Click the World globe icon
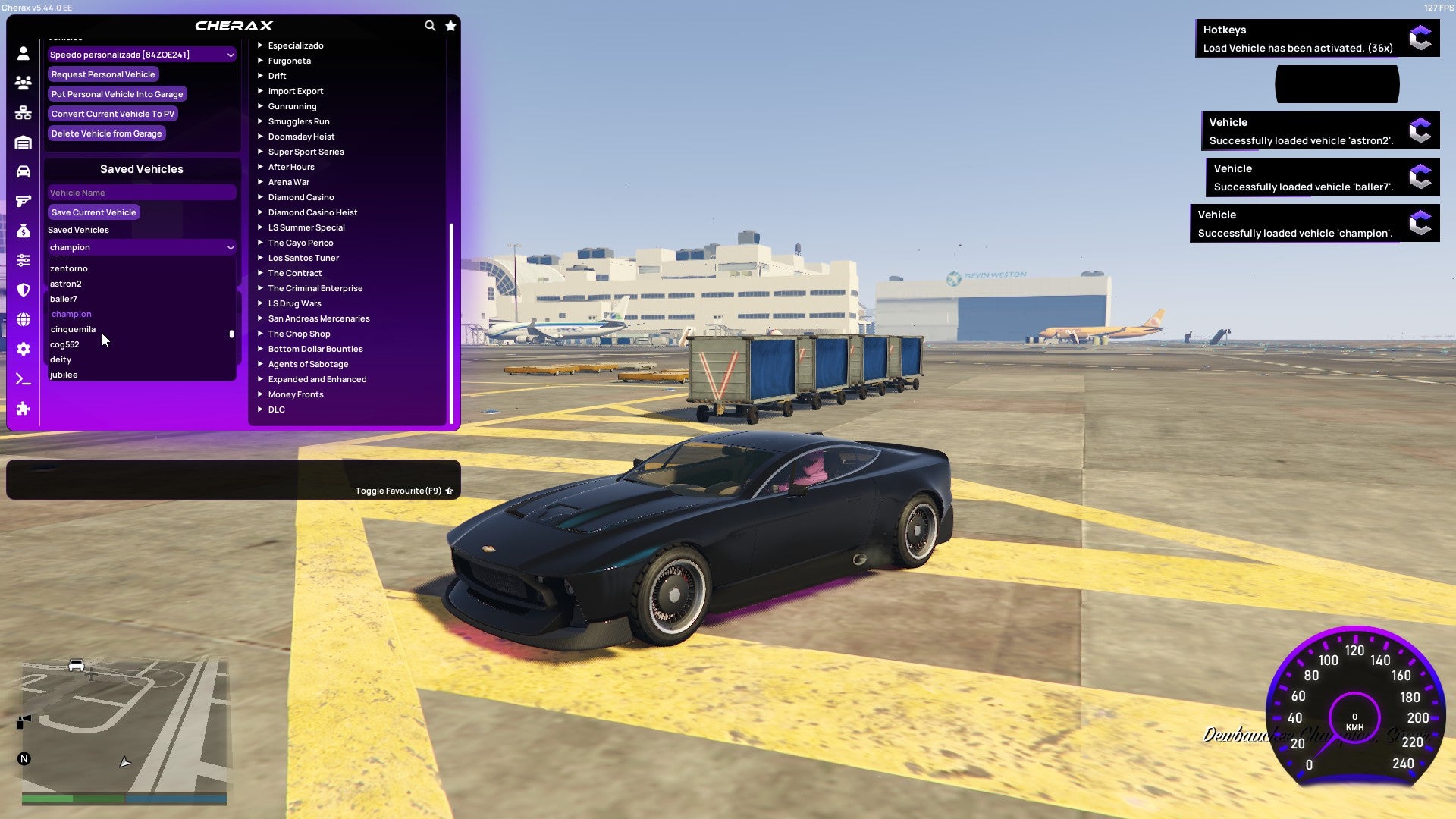The width and height of the screenshot is (1456, 819). click(23, 318)
